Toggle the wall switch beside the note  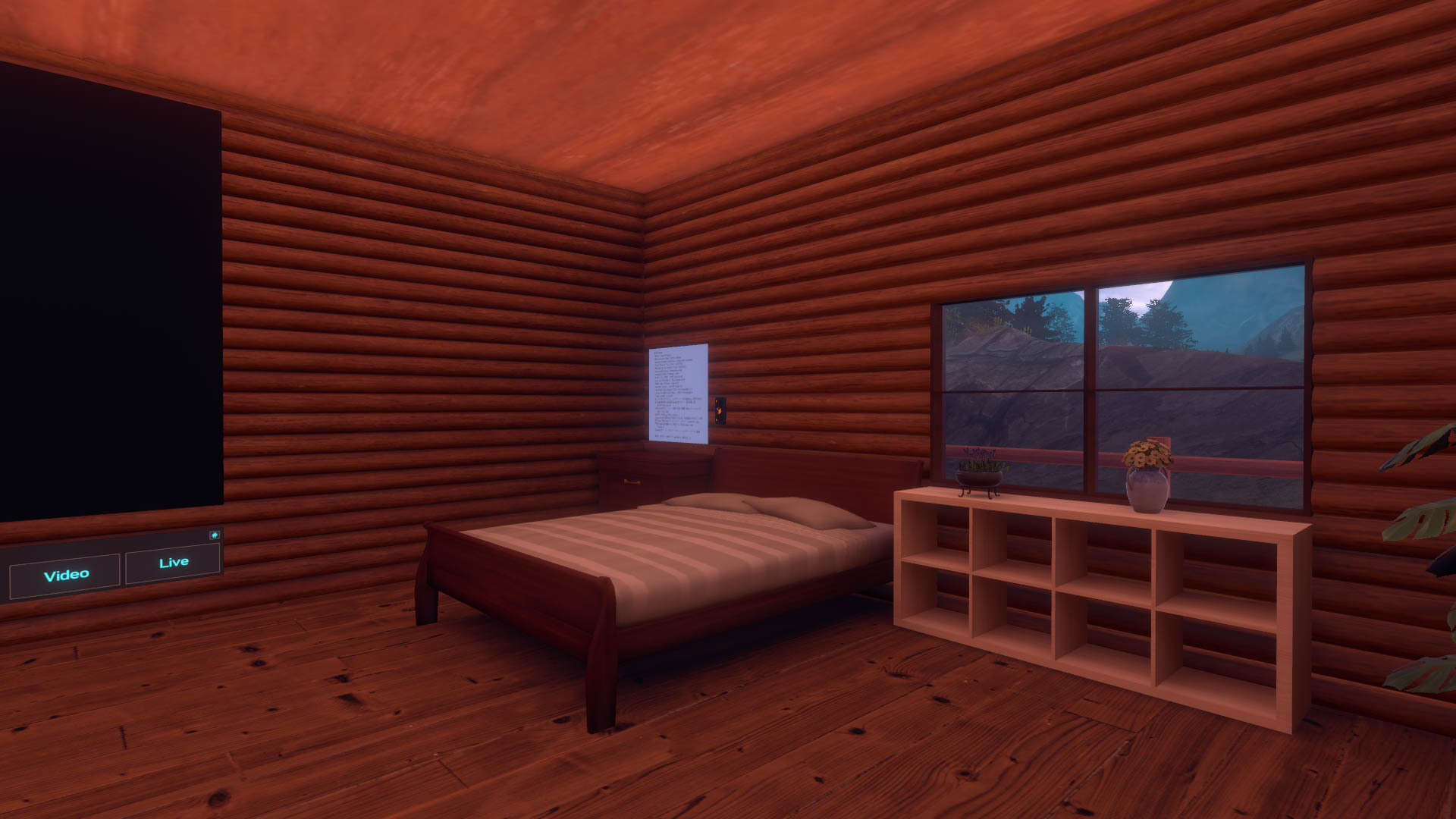click(719, 410)
